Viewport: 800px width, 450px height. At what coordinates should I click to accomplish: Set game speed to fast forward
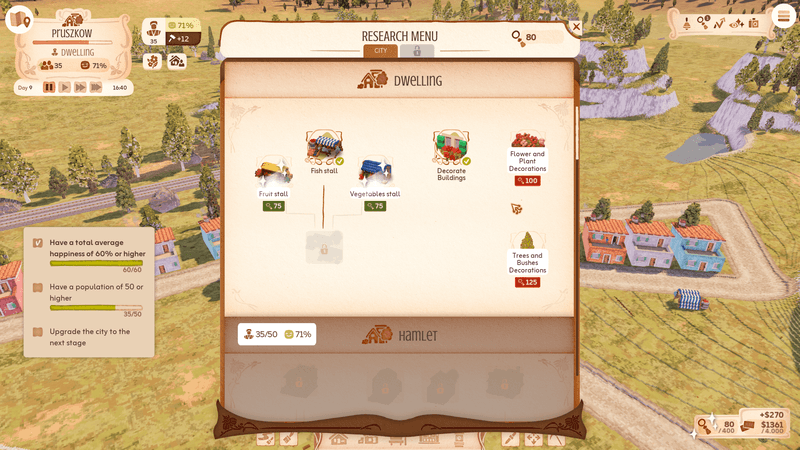tap(80, 88)
